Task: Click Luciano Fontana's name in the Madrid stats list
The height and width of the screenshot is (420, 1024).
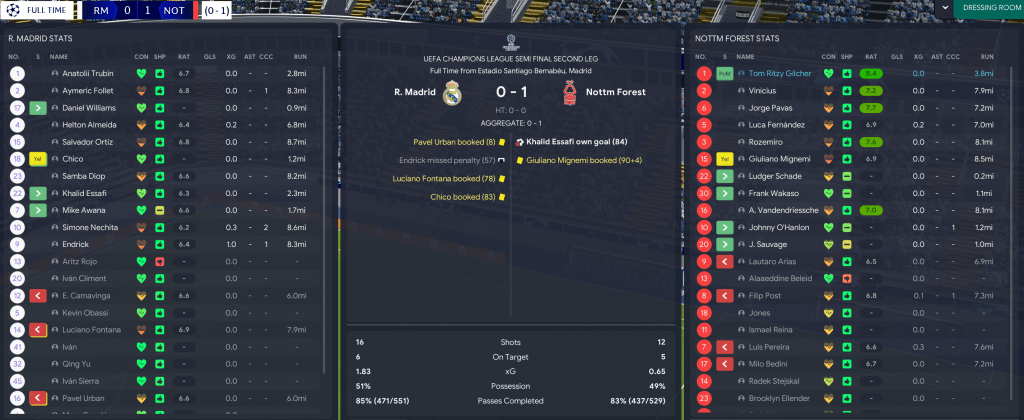Action: point(91,329)
